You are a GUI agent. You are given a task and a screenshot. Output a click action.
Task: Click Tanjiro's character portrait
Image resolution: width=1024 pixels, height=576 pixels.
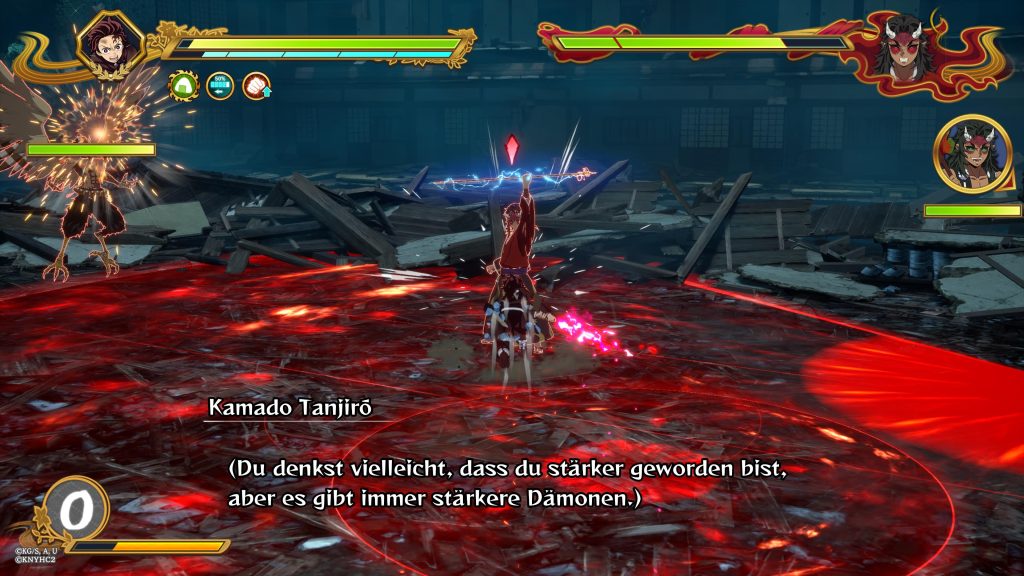tap(107, 45)
